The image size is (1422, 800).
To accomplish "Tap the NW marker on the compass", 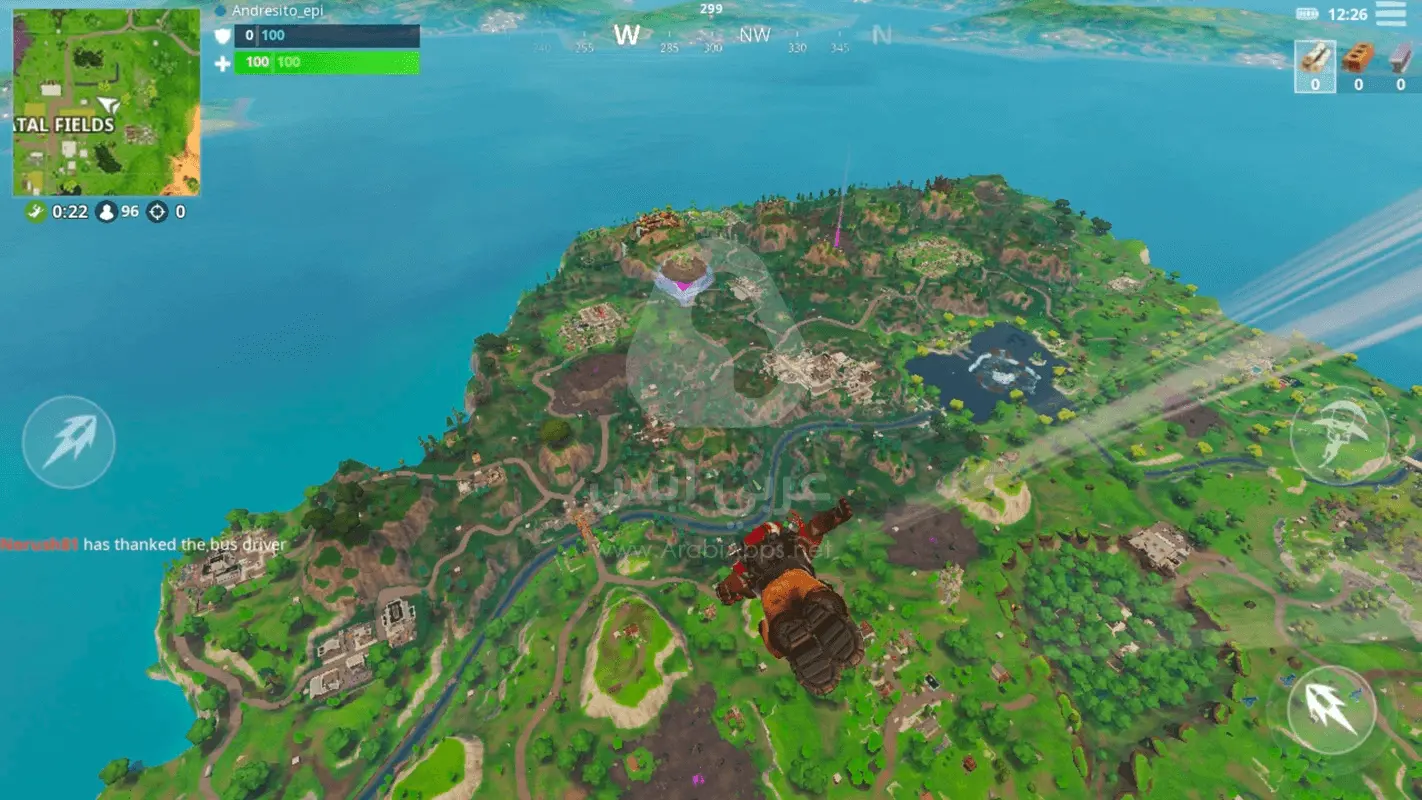I will (755, 35).
